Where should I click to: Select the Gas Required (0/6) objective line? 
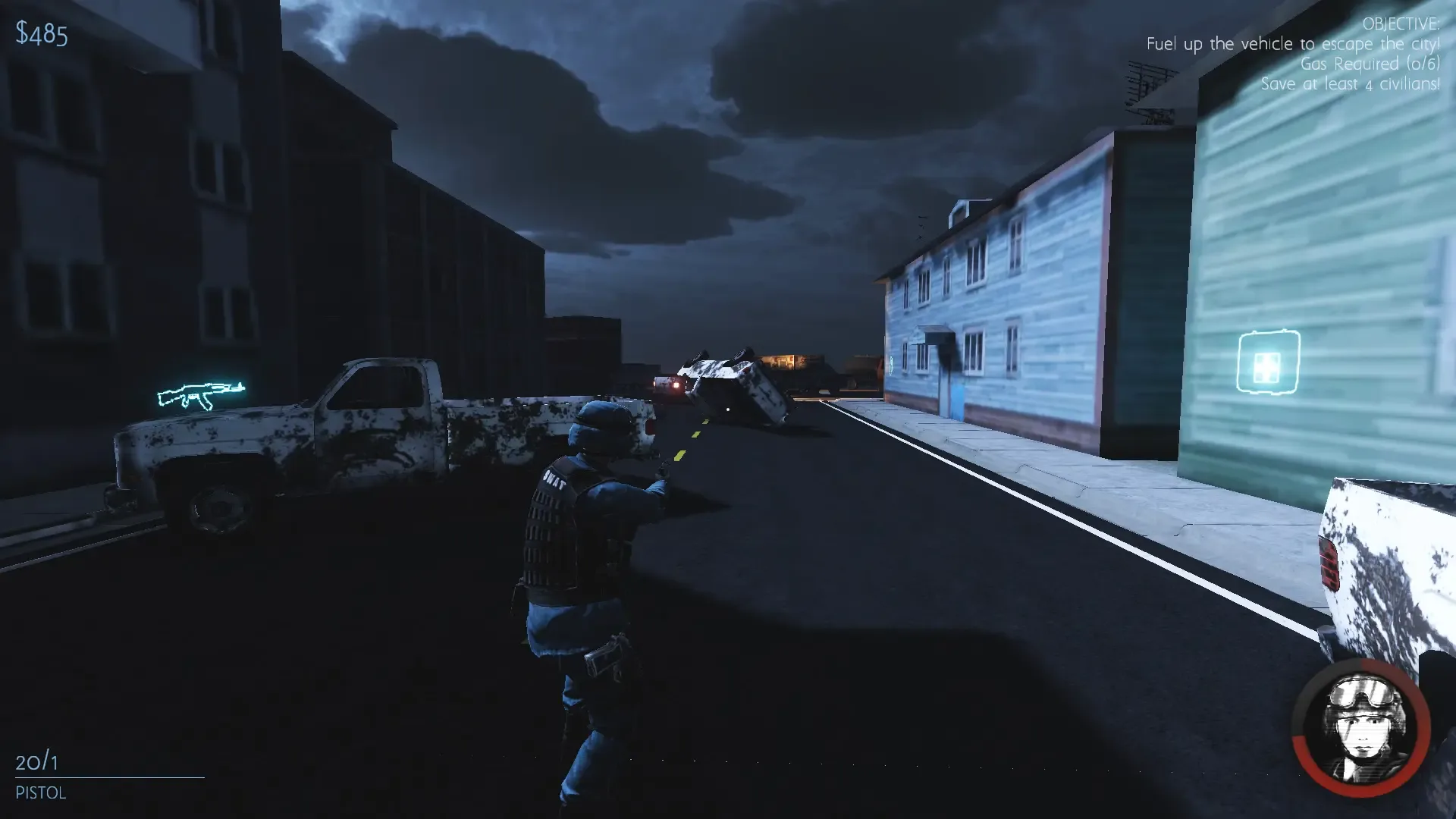pos(1370,64)
